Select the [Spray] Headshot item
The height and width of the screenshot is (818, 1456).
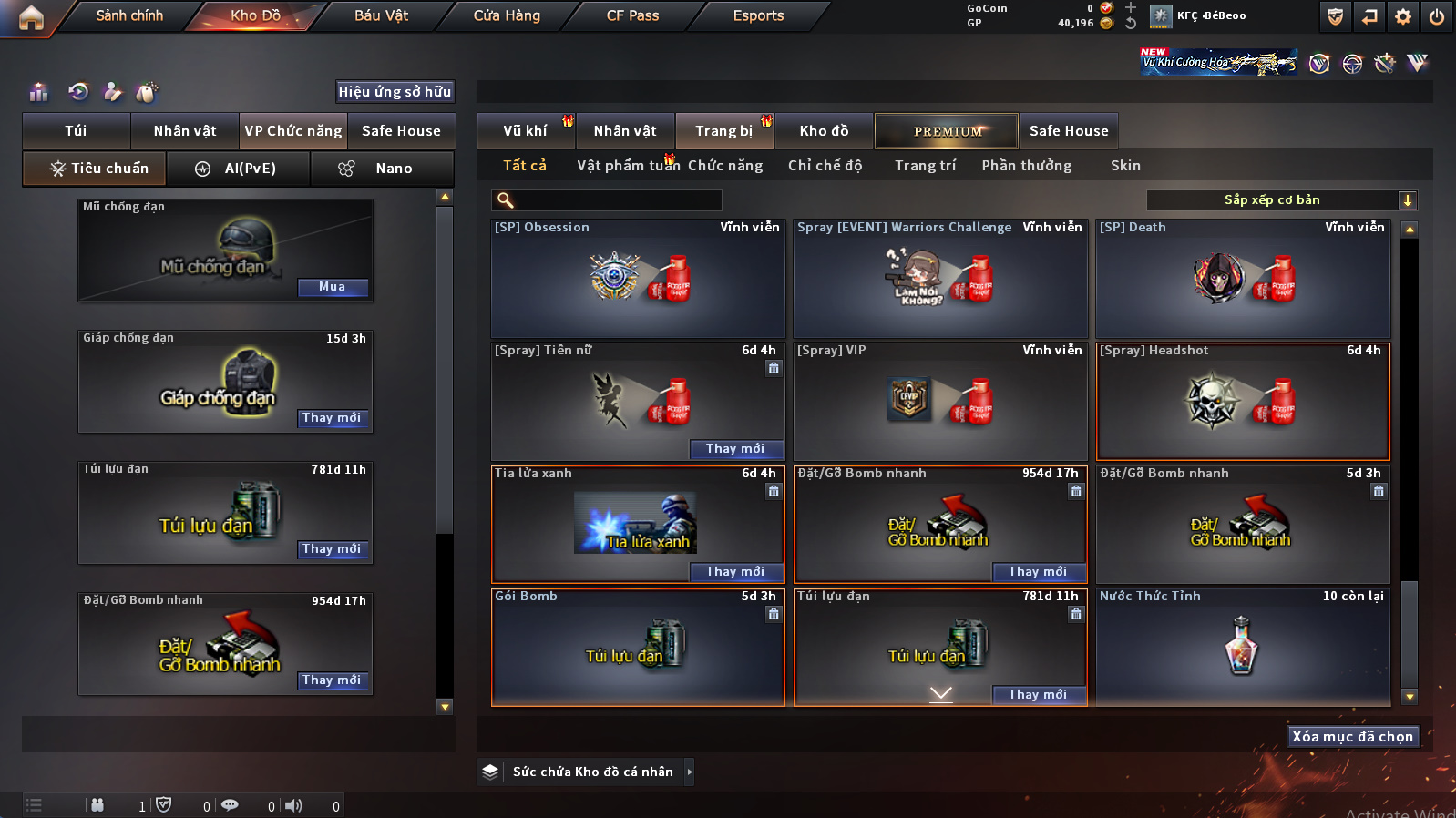tap(1243, 402)
